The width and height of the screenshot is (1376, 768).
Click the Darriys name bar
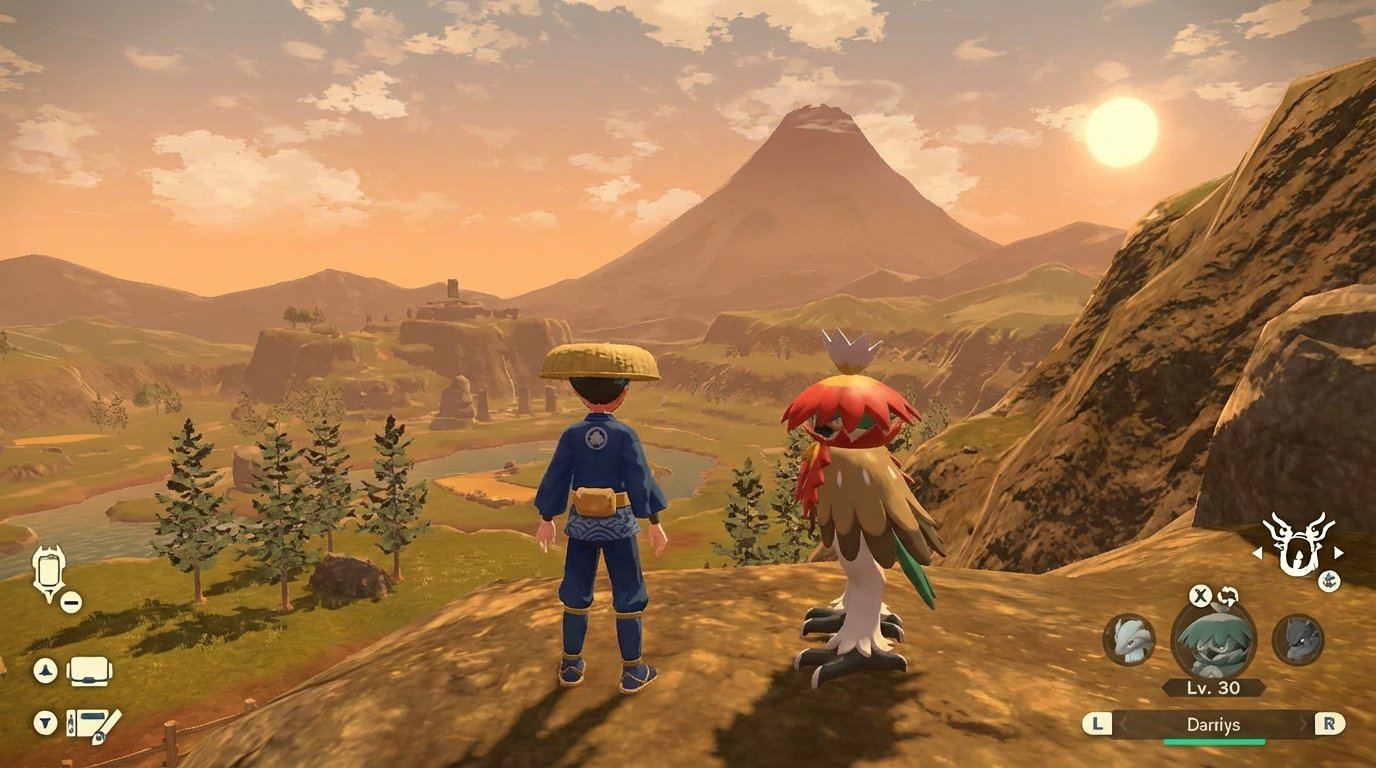[x=1216, y=723]
